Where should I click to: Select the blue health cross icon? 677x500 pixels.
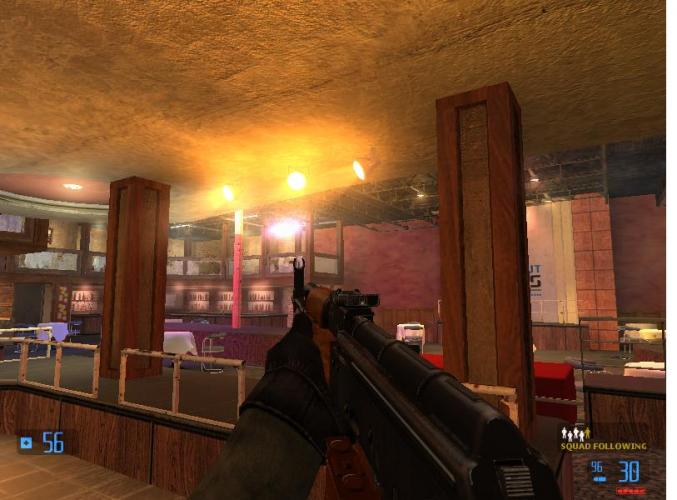pos(26,442)
